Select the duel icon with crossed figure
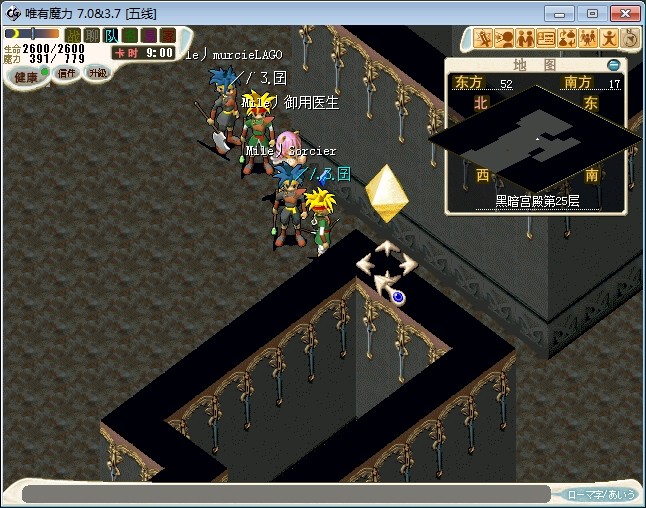Image resolution: width=646 pixels, height=508 pixels. (484, 39)
